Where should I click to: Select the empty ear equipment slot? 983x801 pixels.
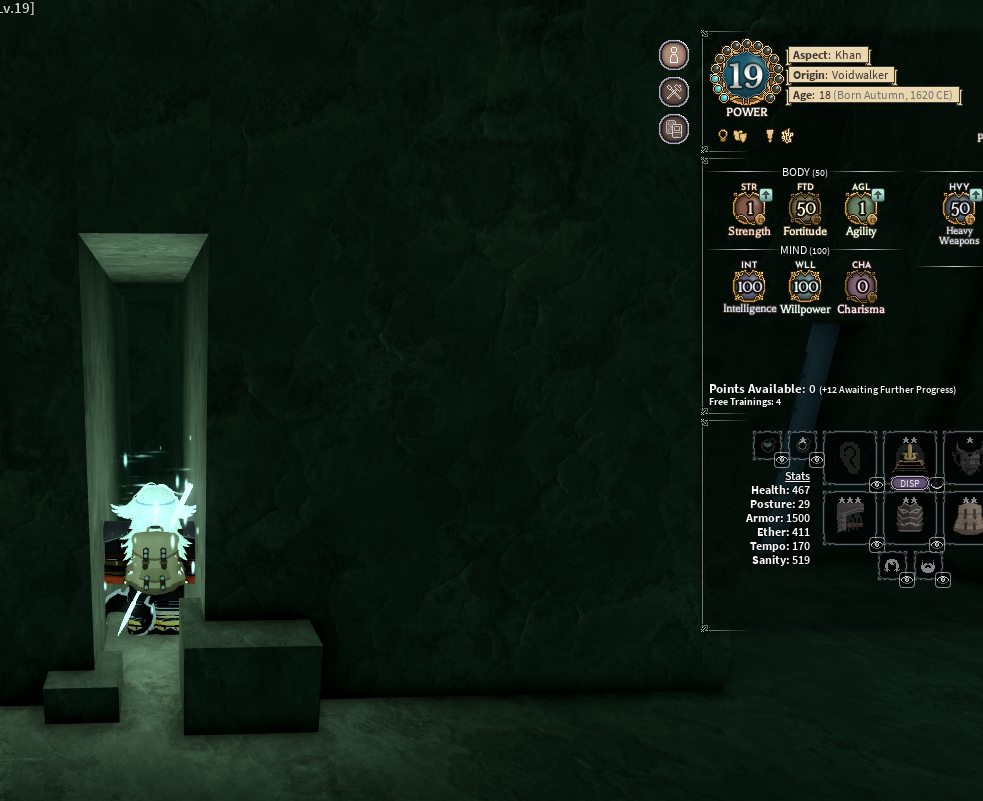click(849, 457)
